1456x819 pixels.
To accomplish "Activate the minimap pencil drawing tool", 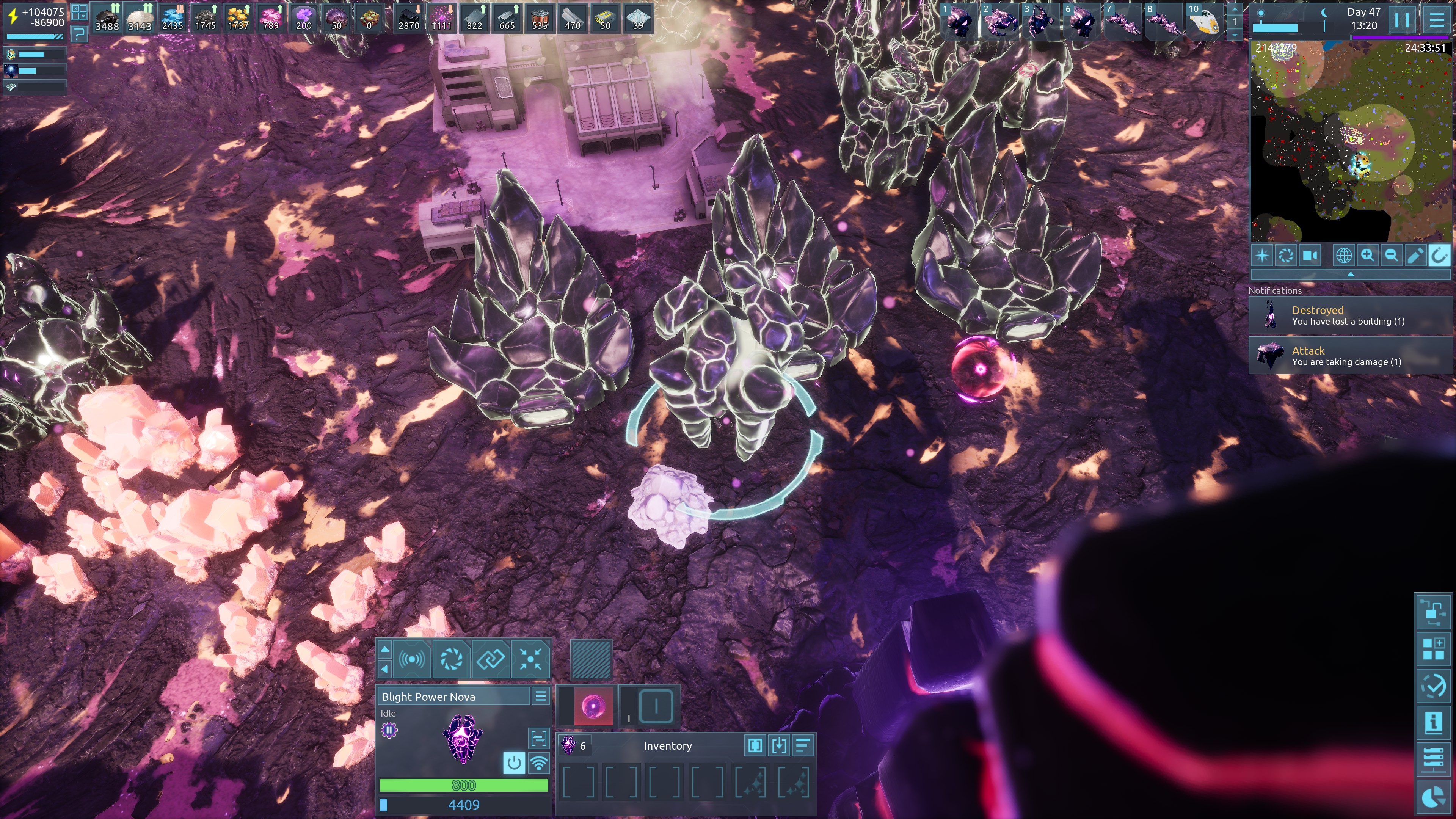I will click(x=1415, y=256).
